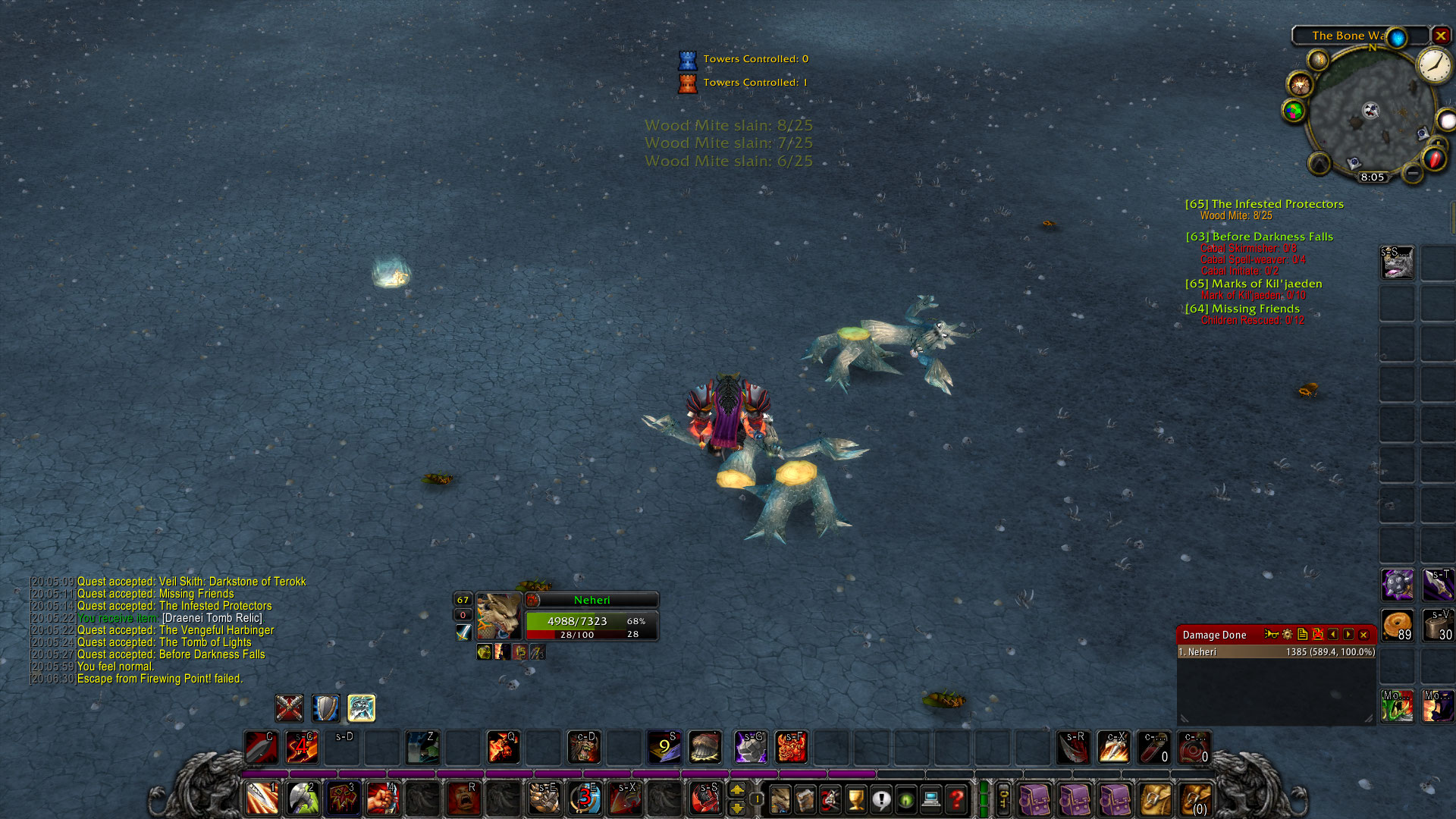Open the achievements trophy icon

[855, 799]
